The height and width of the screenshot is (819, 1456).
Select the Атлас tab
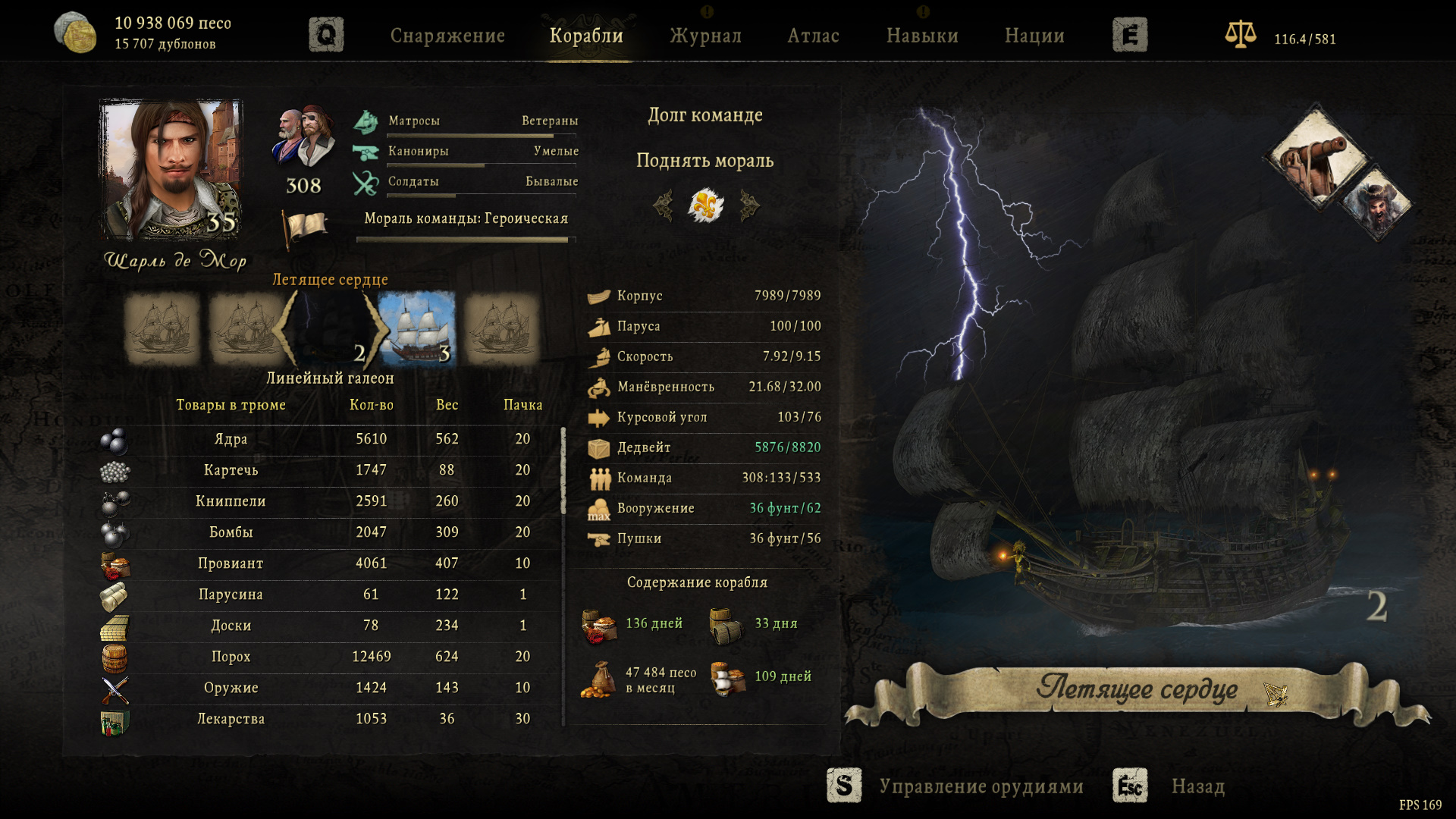(x=813, y=36)
